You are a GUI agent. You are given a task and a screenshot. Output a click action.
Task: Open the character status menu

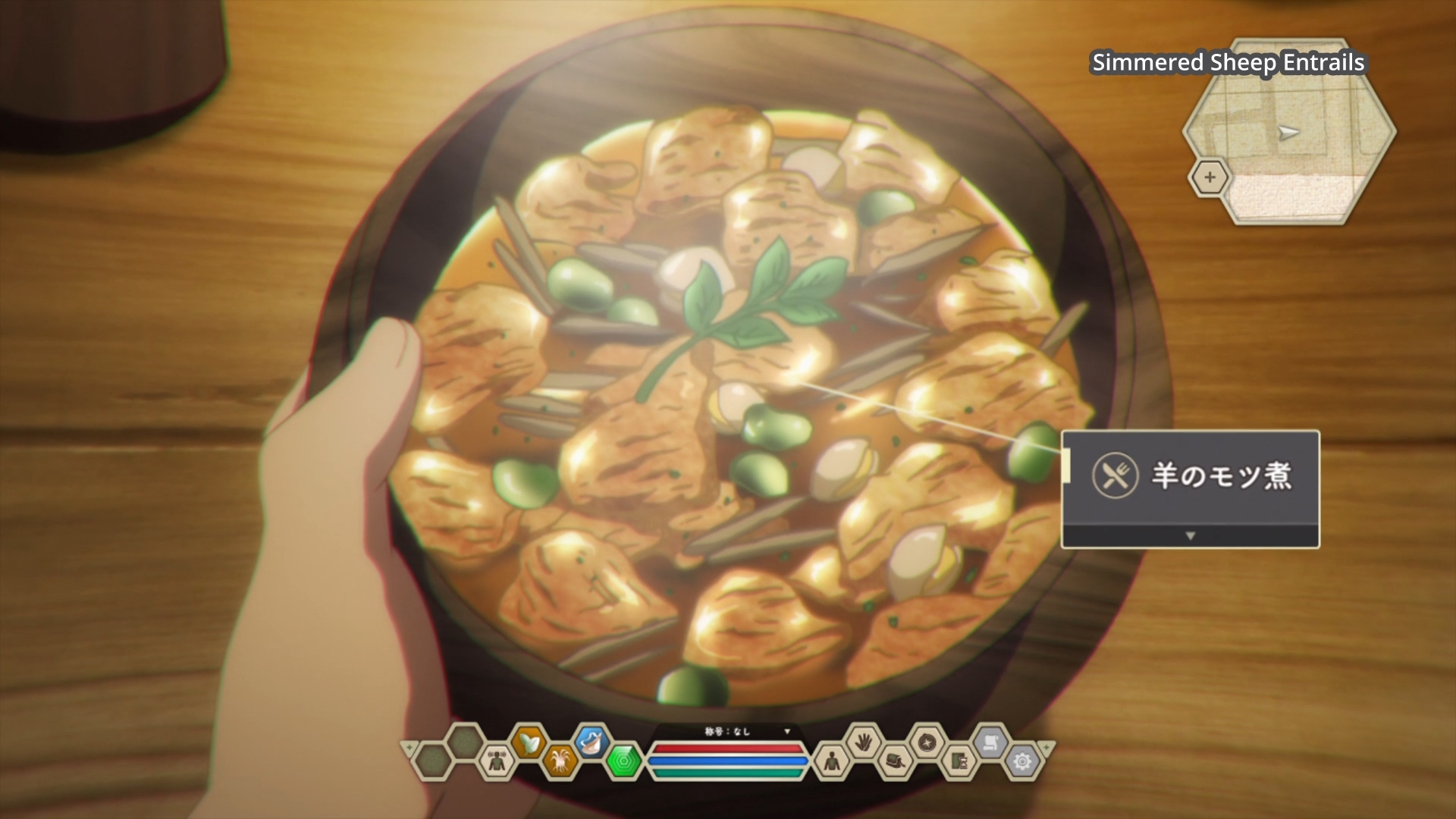coord(831,761)
